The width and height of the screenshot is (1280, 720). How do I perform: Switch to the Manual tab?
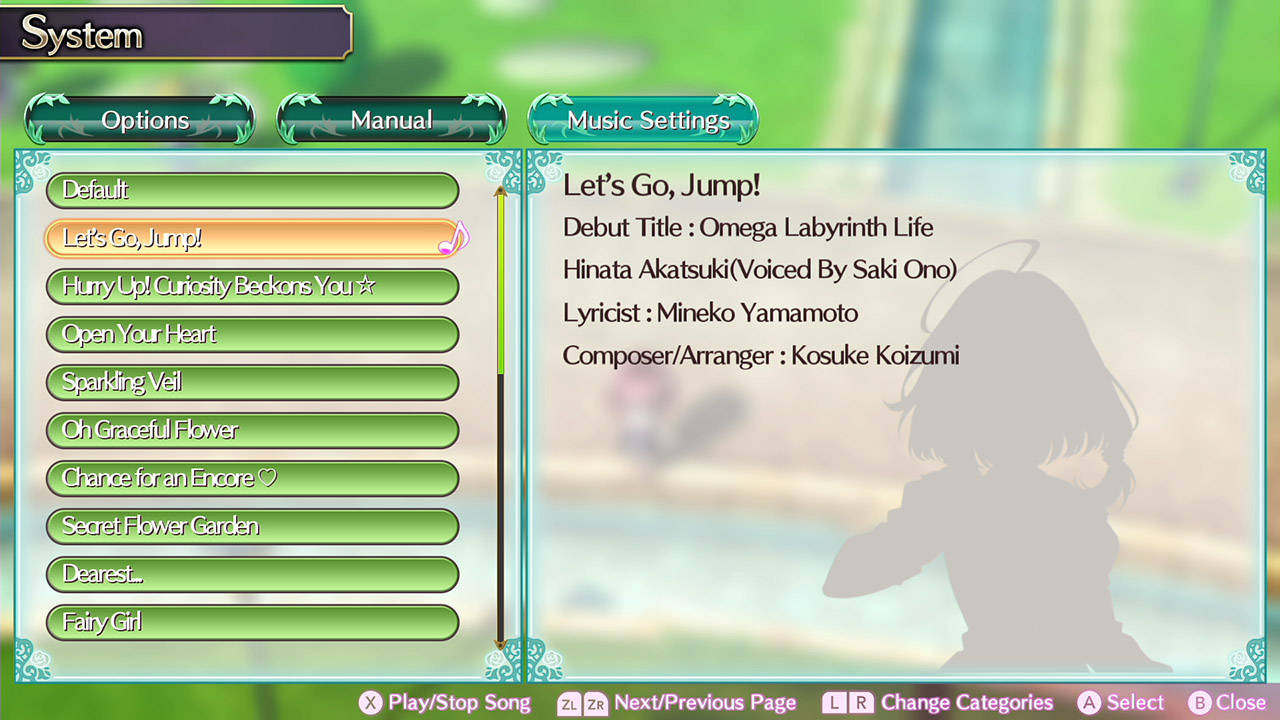391,119
